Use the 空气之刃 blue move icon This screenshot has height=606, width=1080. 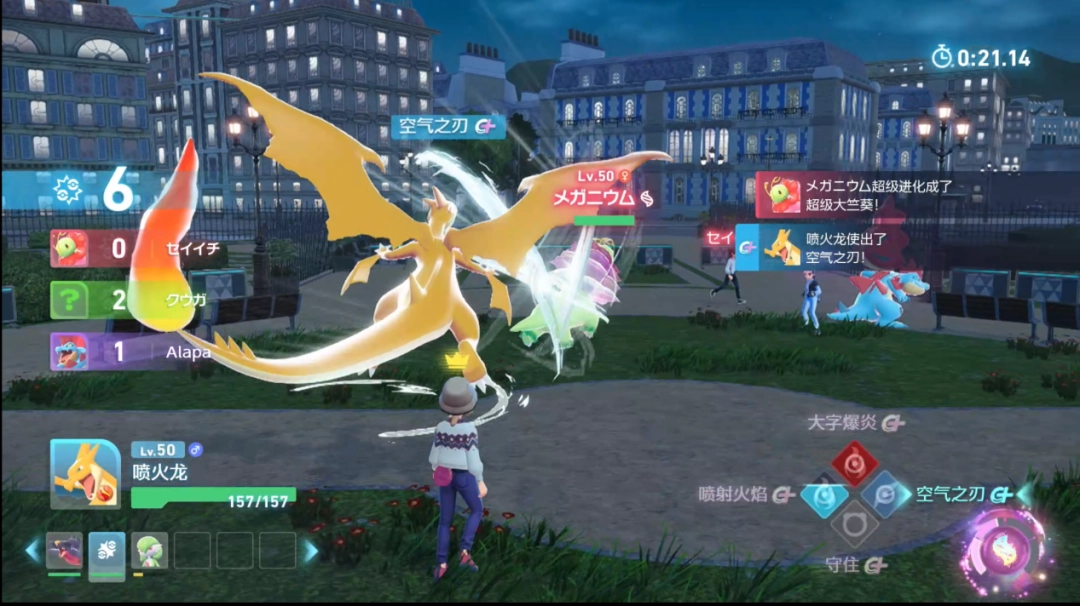tap(885, 494)
